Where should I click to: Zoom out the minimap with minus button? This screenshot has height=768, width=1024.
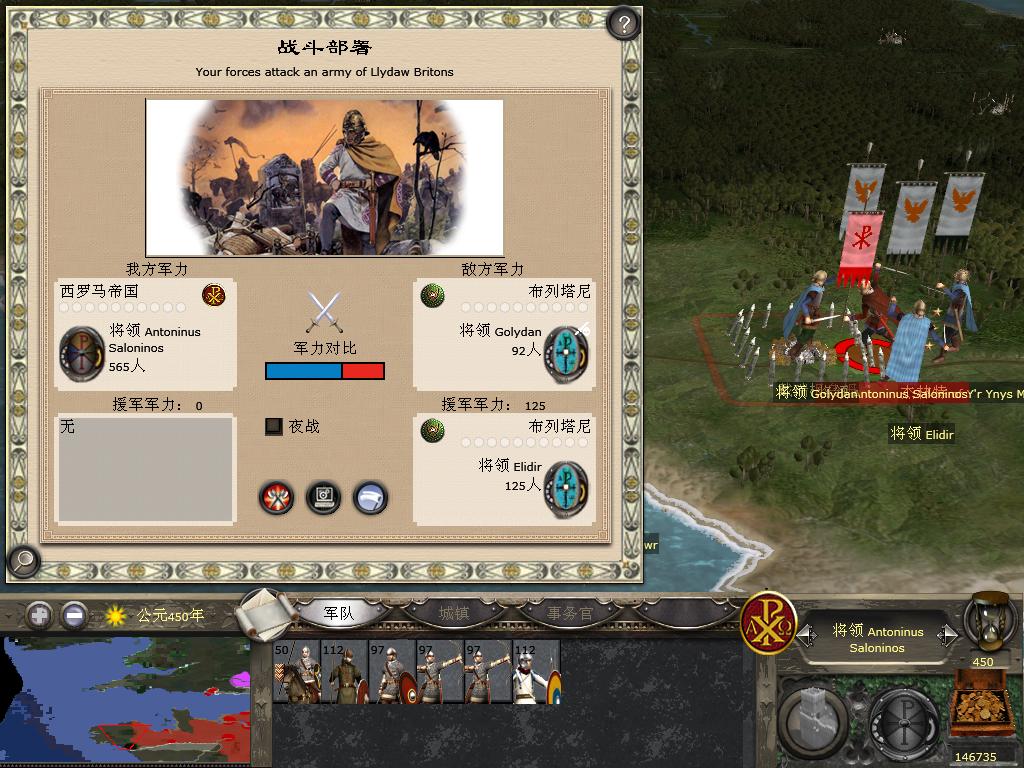[x=73, y=615]
